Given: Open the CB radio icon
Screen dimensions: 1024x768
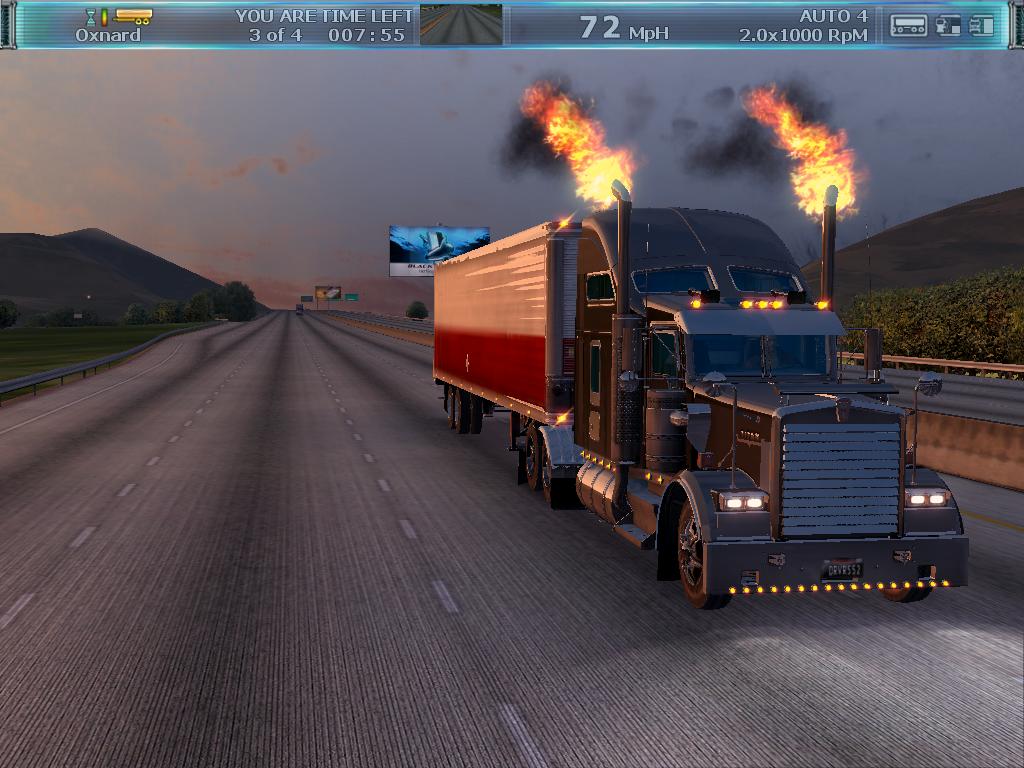Looking at the screenshot, I should pyautogui.click(x=908, y=26).
